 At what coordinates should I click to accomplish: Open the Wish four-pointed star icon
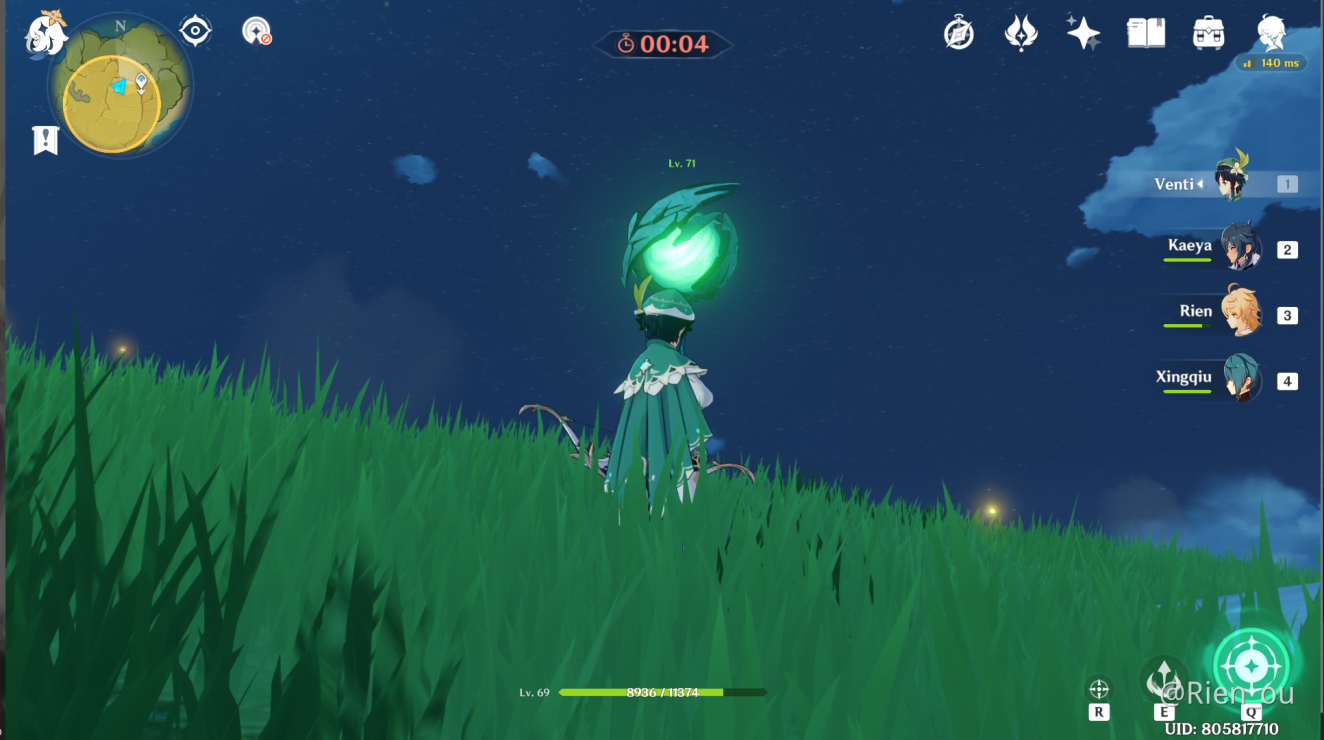coord(1083,33)
